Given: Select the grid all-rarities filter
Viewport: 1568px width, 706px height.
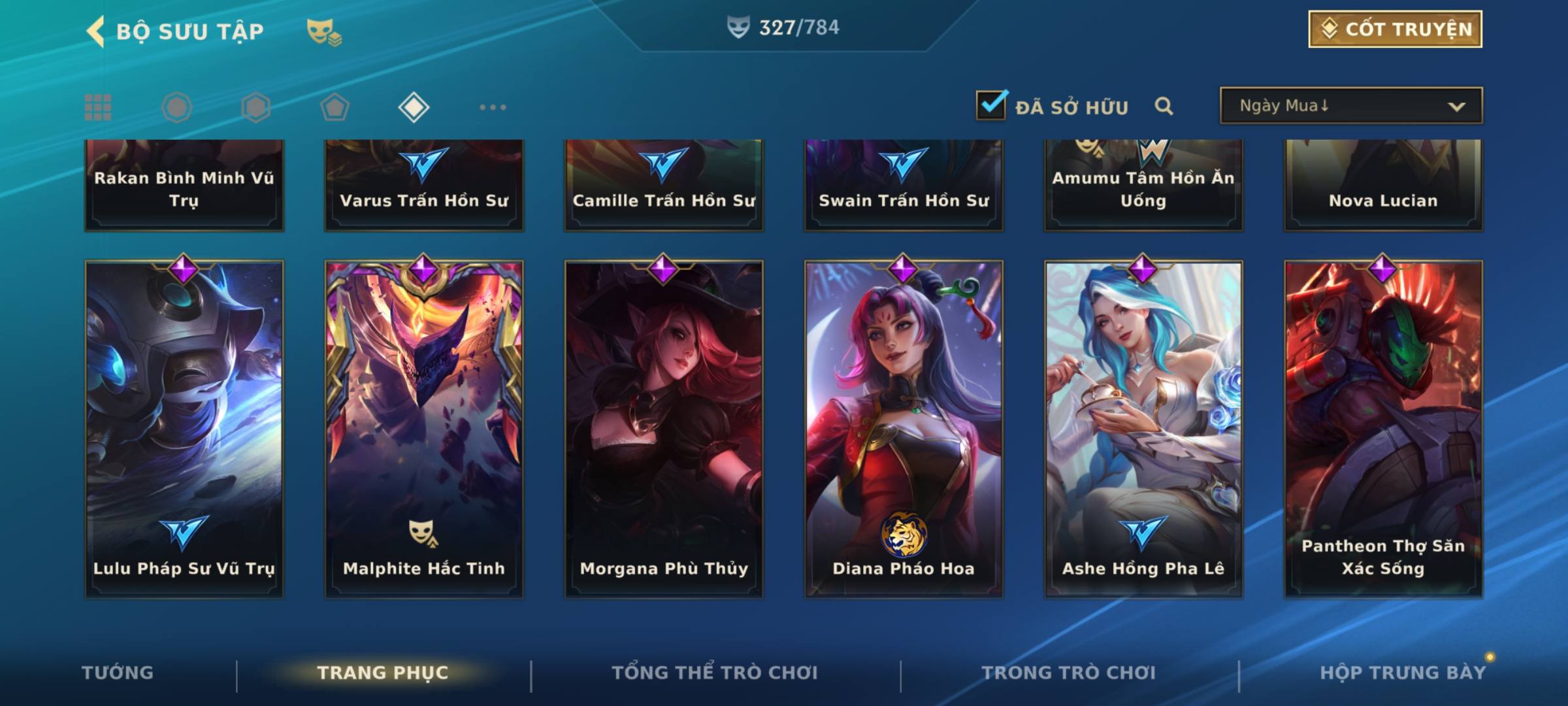Looking at the screenshot, I should (98, 107).
